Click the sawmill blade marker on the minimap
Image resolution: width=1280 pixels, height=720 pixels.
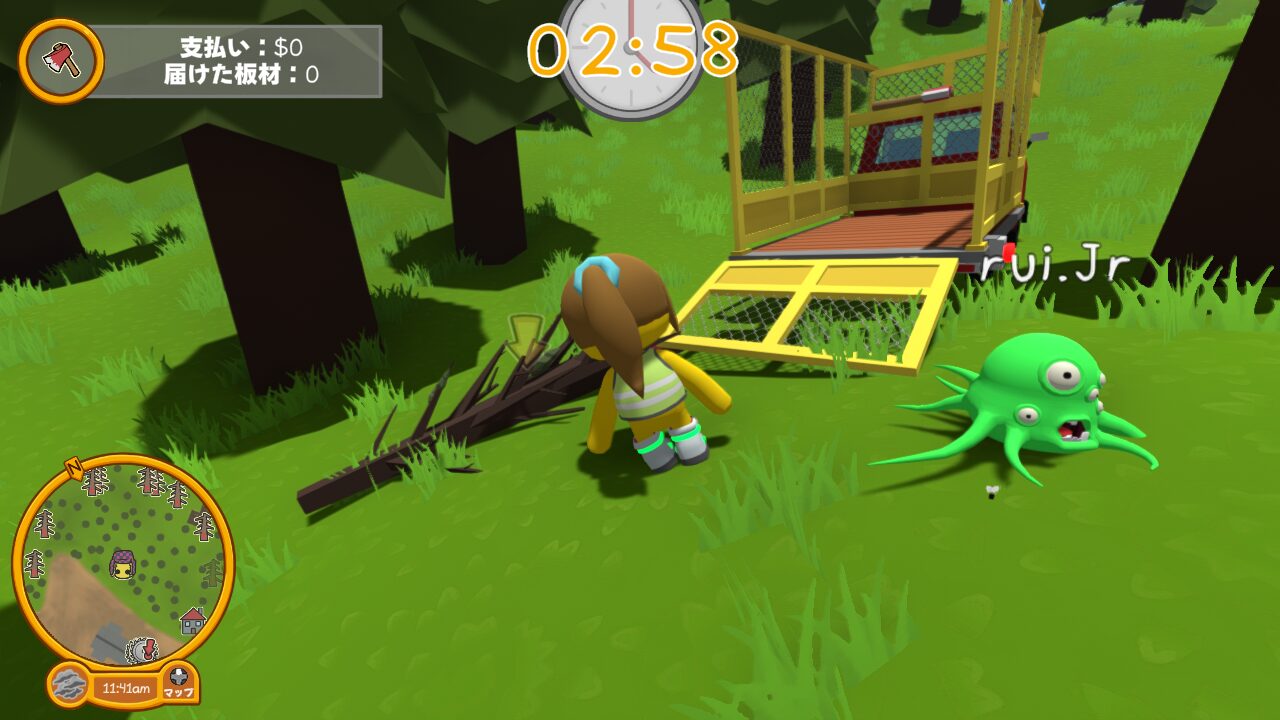141,651
